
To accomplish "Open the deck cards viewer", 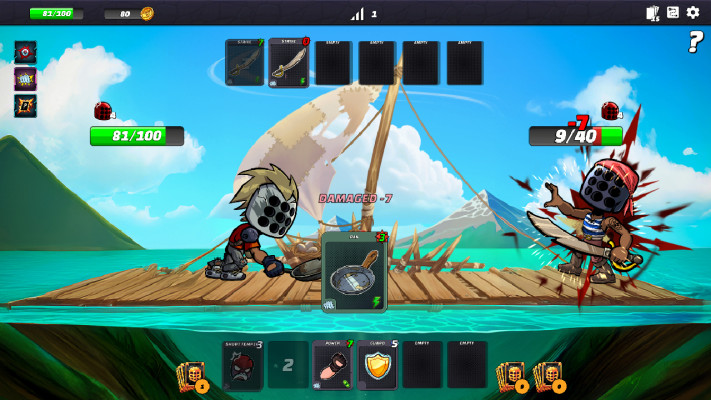I will (653, 13).
